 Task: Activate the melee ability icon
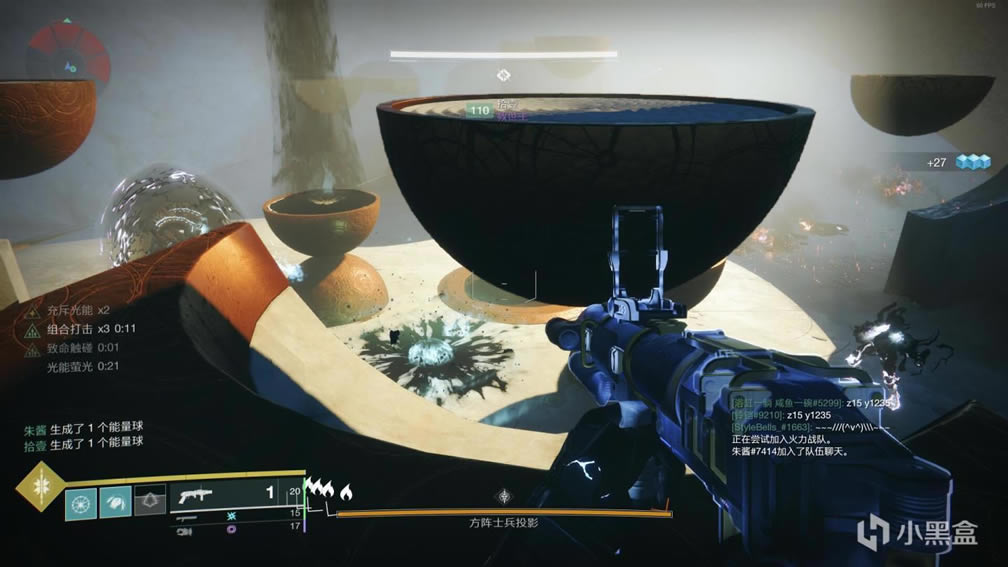pyautogui.click(x=115, y=500)
